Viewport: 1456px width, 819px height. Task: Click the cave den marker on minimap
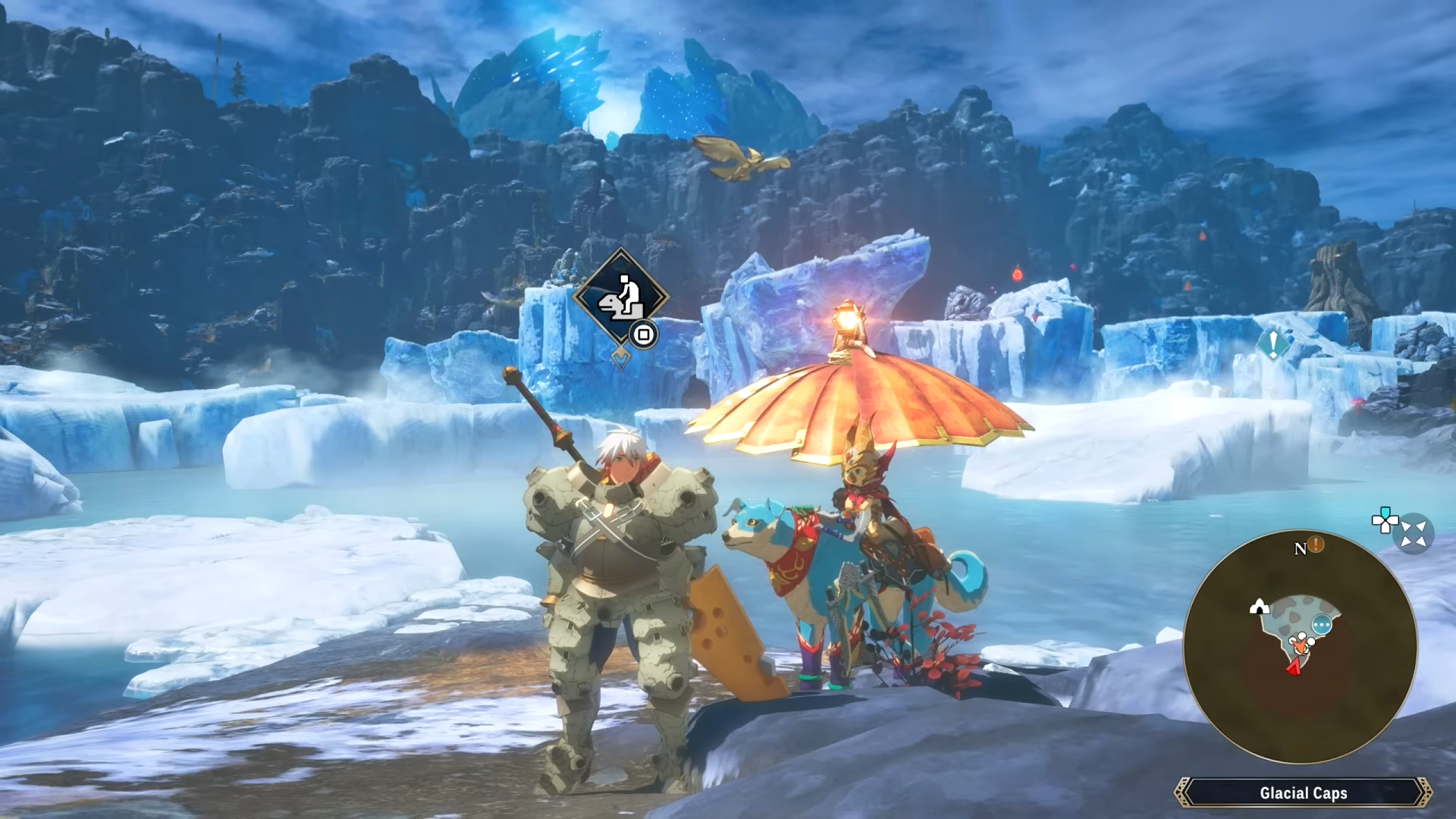[x=1259, y=606]
